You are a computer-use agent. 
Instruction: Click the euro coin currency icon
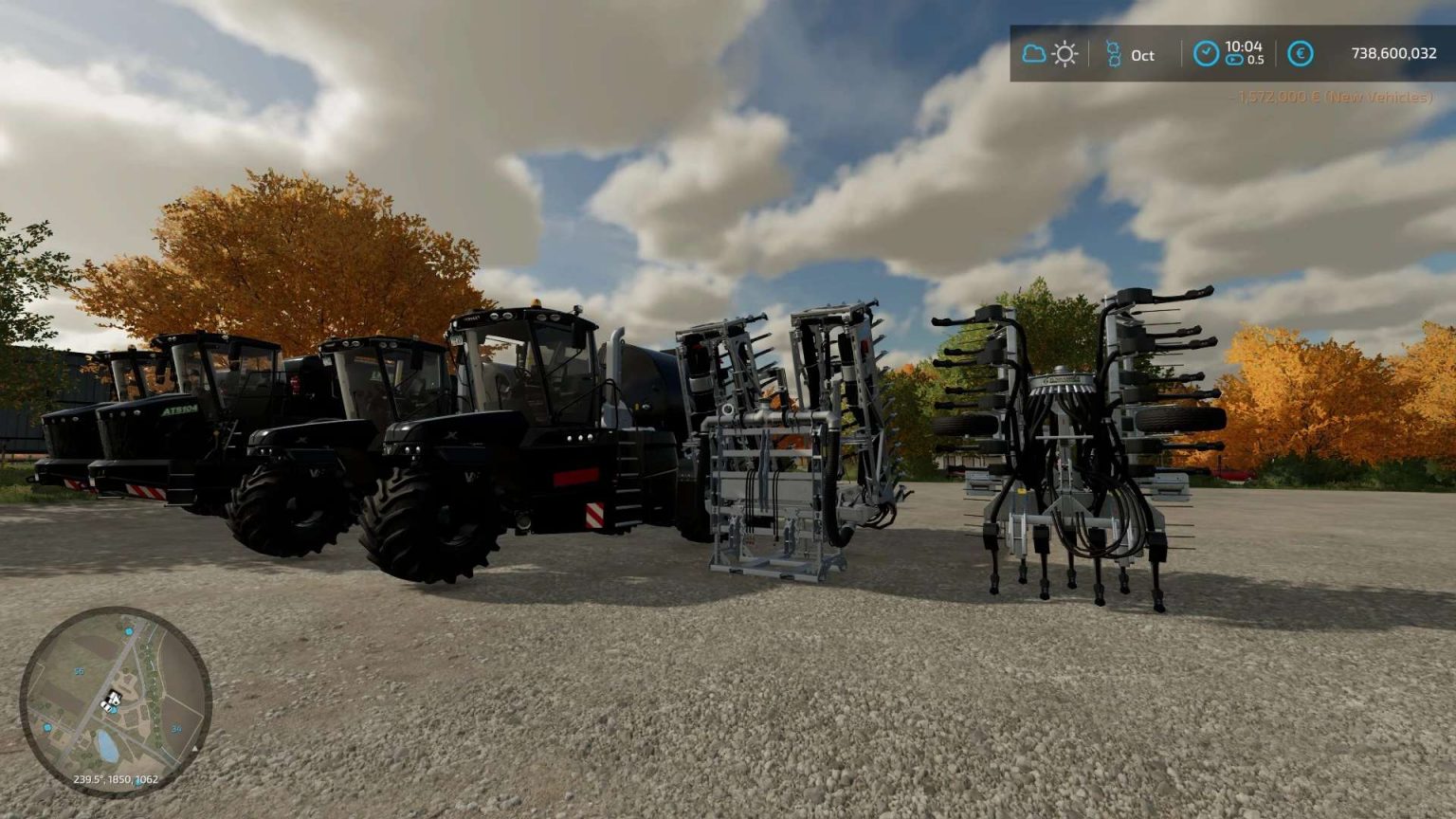click(x=1300, y=54)
